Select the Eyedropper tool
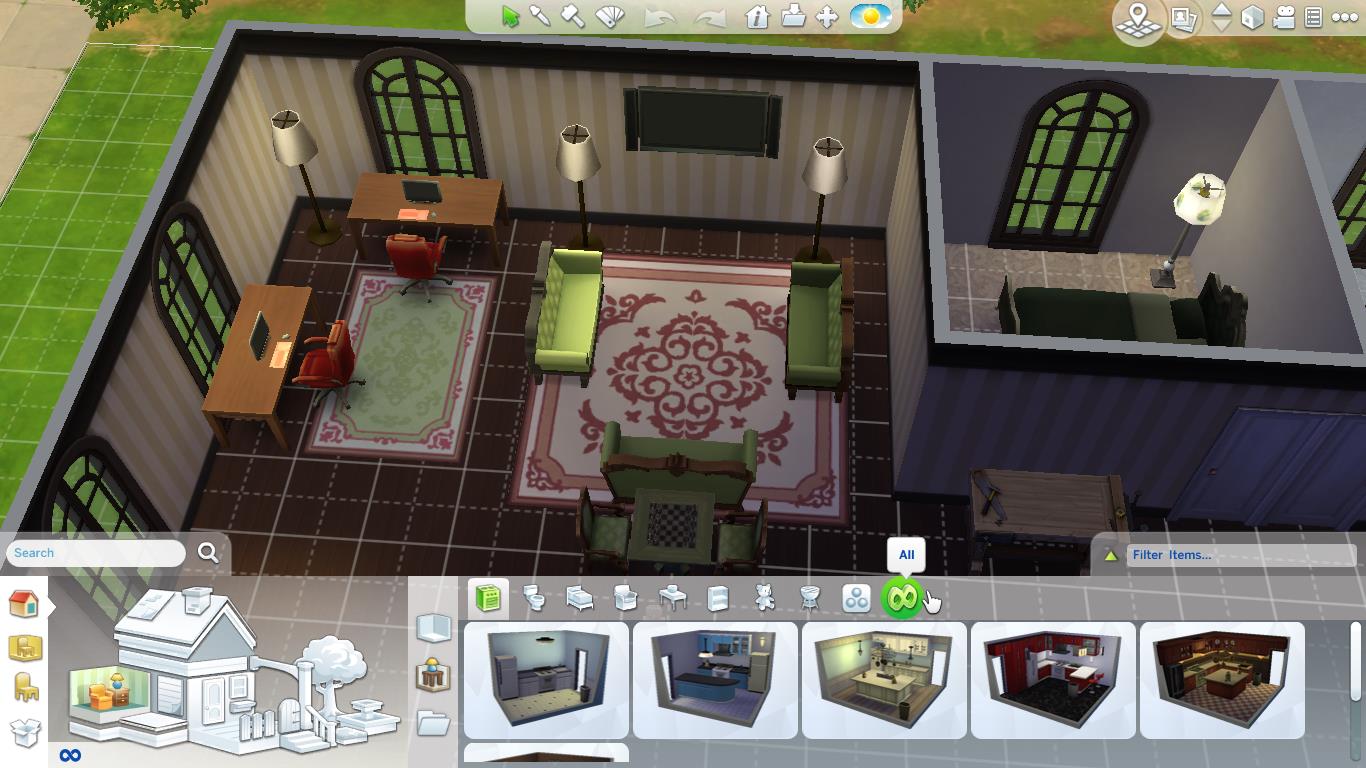Image resolution: width=1366 pixels, height=768 pixels. (541, 16)
